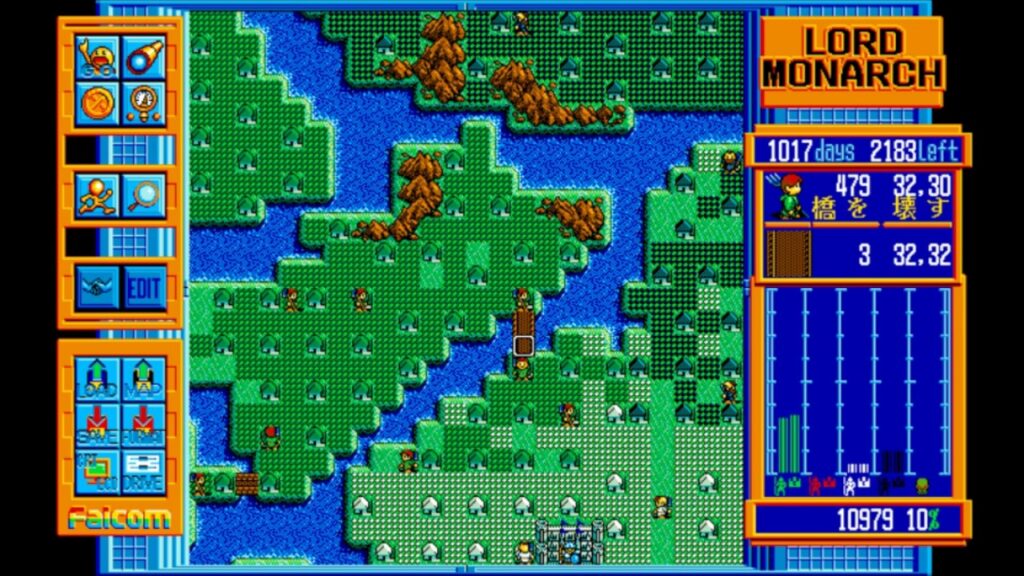Open the DRIVE selection button
The width and height of the screenshot is (1024, 576).
point(144,470)
